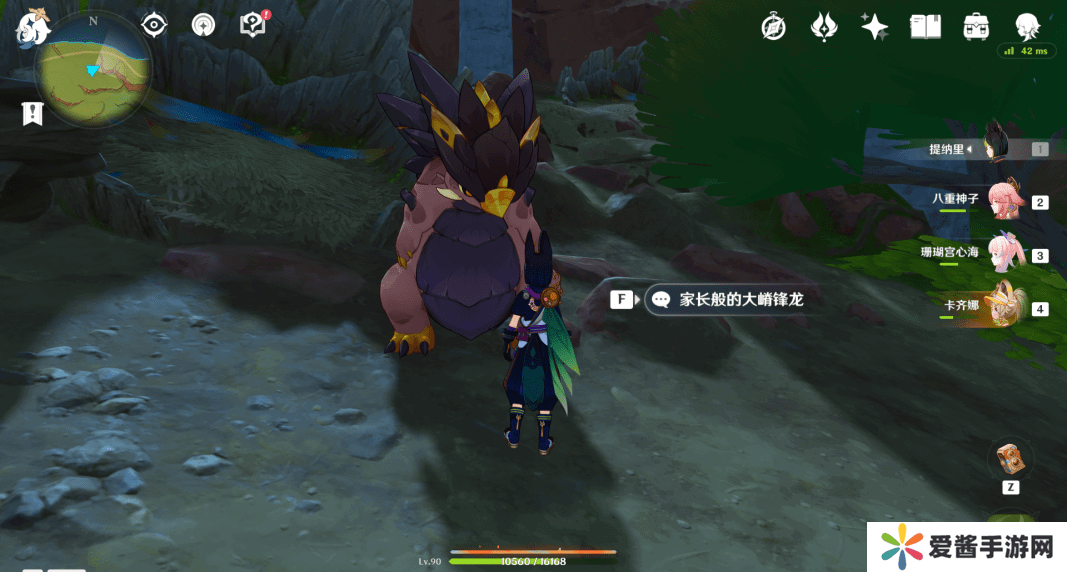1067x572 pixels.
Task: Switch to party member 珊瑚宫心海
Action: click(x=1003, y=253)
